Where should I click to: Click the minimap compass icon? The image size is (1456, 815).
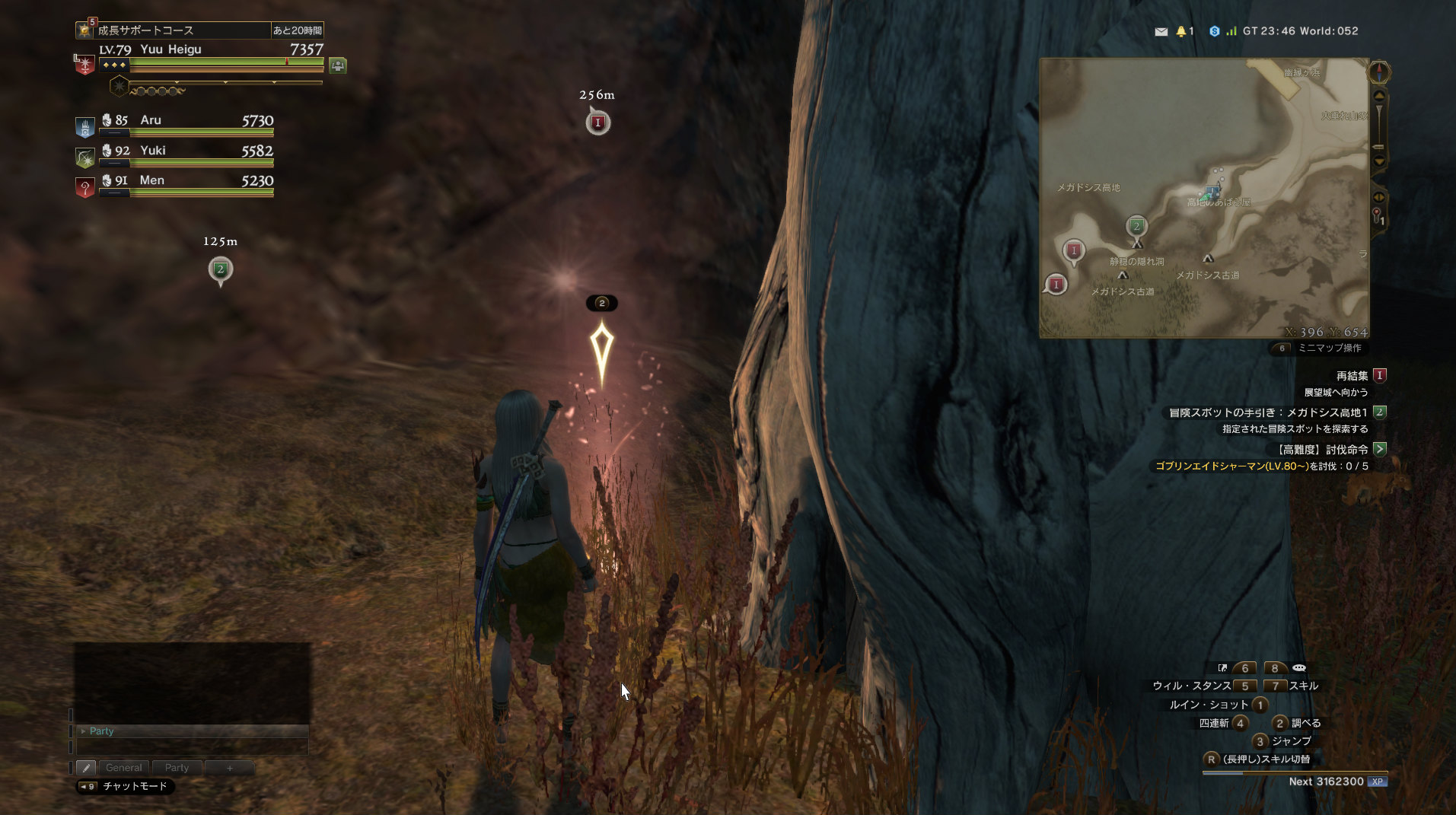[x=1379, y=72]
